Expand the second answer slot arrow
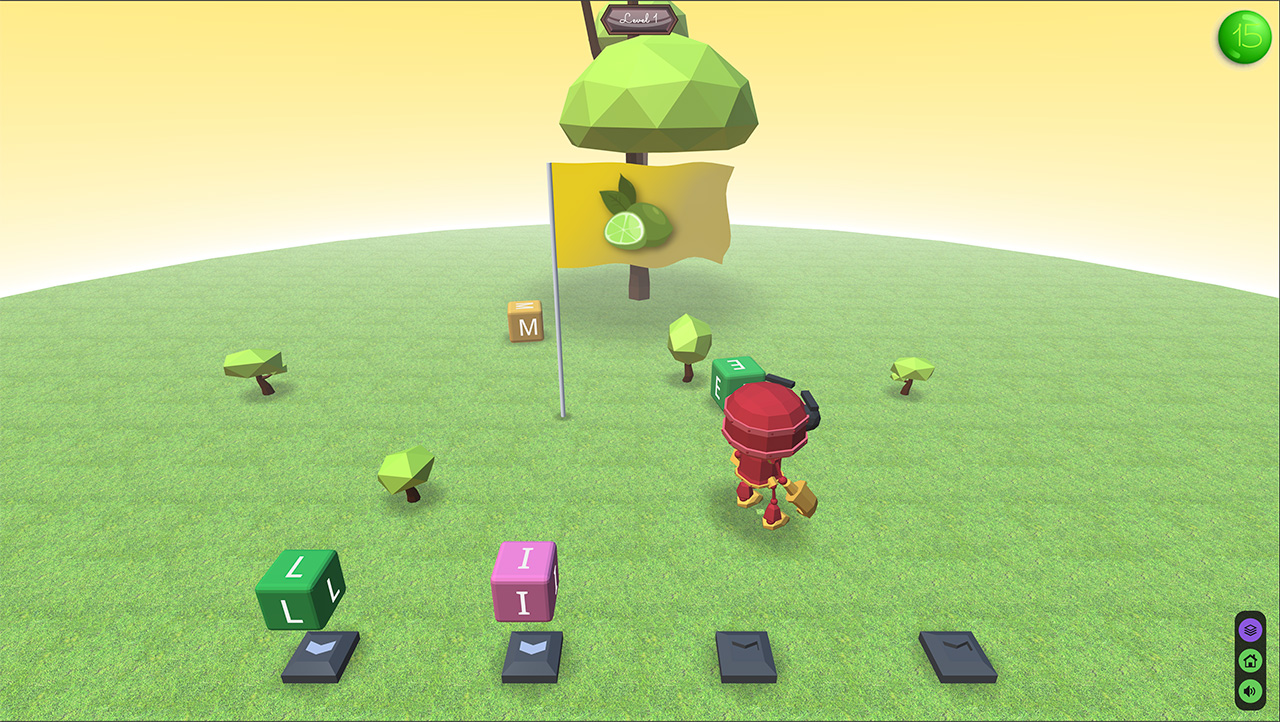Image resolution: width=1280 pixels, height=722 pixels. (x=533, y=655)
